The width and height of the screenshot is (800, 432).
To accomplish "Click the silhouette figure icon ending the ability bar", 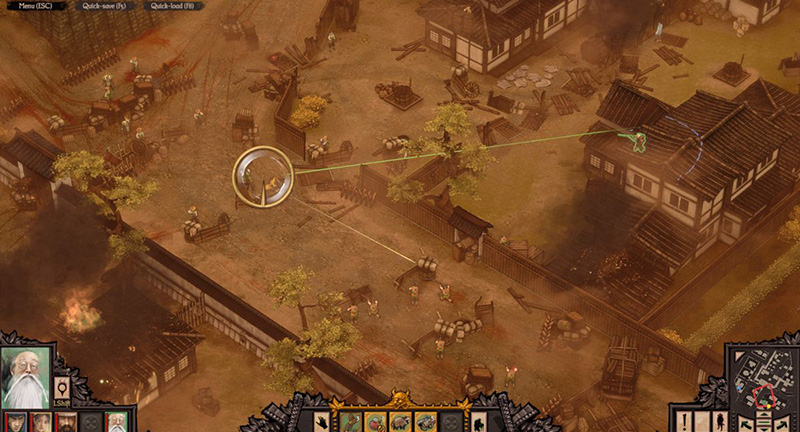I will click(480, 421).
